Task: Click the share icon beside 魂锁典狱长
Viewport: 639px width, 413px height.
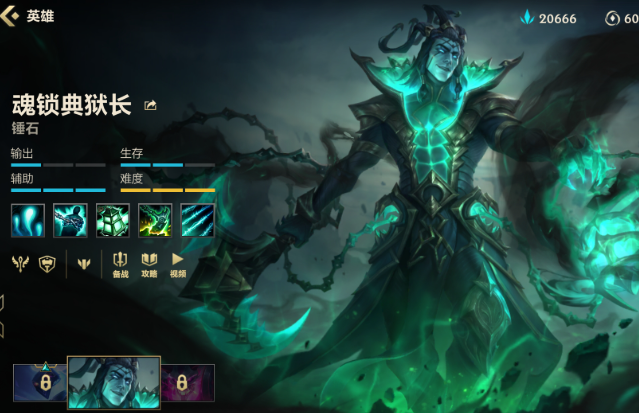Action: pyautogui.click(x=151, y=105)
